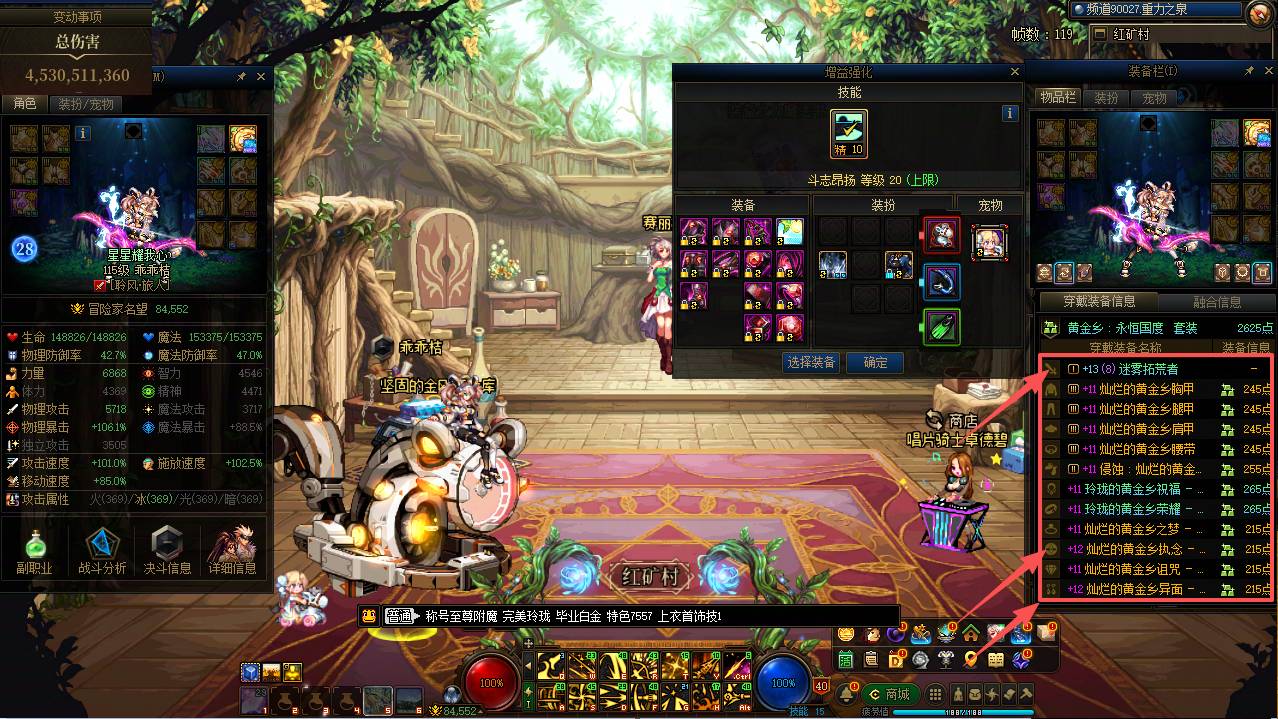Open the 商城 shop button
The image size is (1278, 719).
pos(889,694)
